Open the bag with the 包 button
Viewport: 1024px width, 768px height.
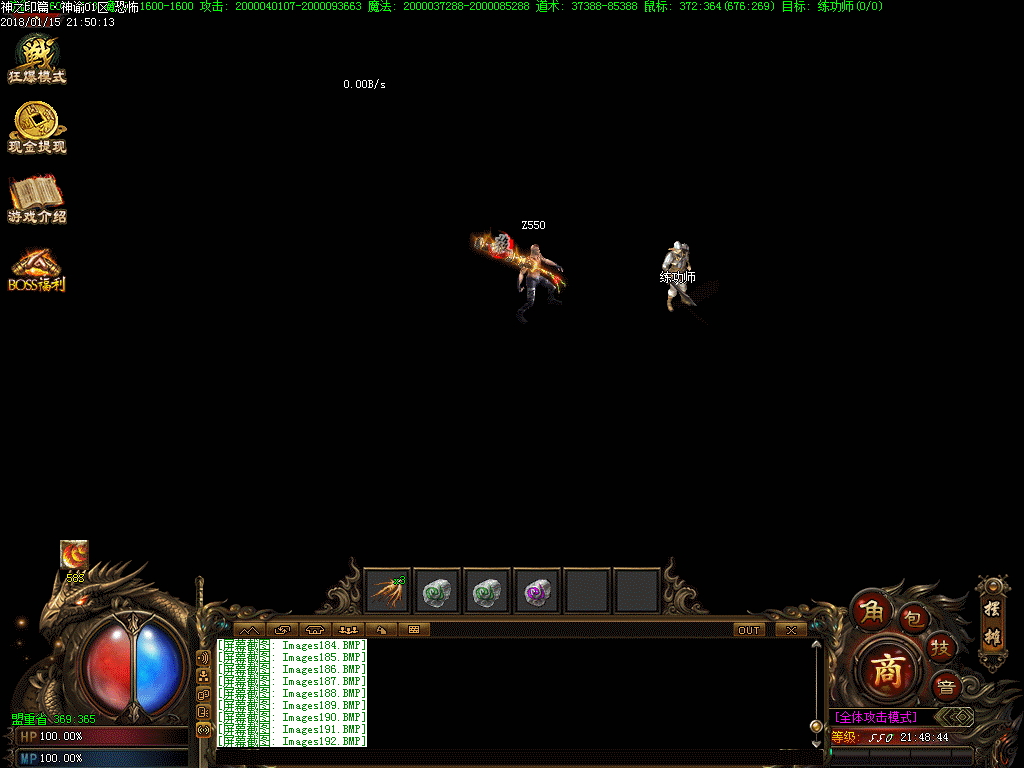[913, 617]
